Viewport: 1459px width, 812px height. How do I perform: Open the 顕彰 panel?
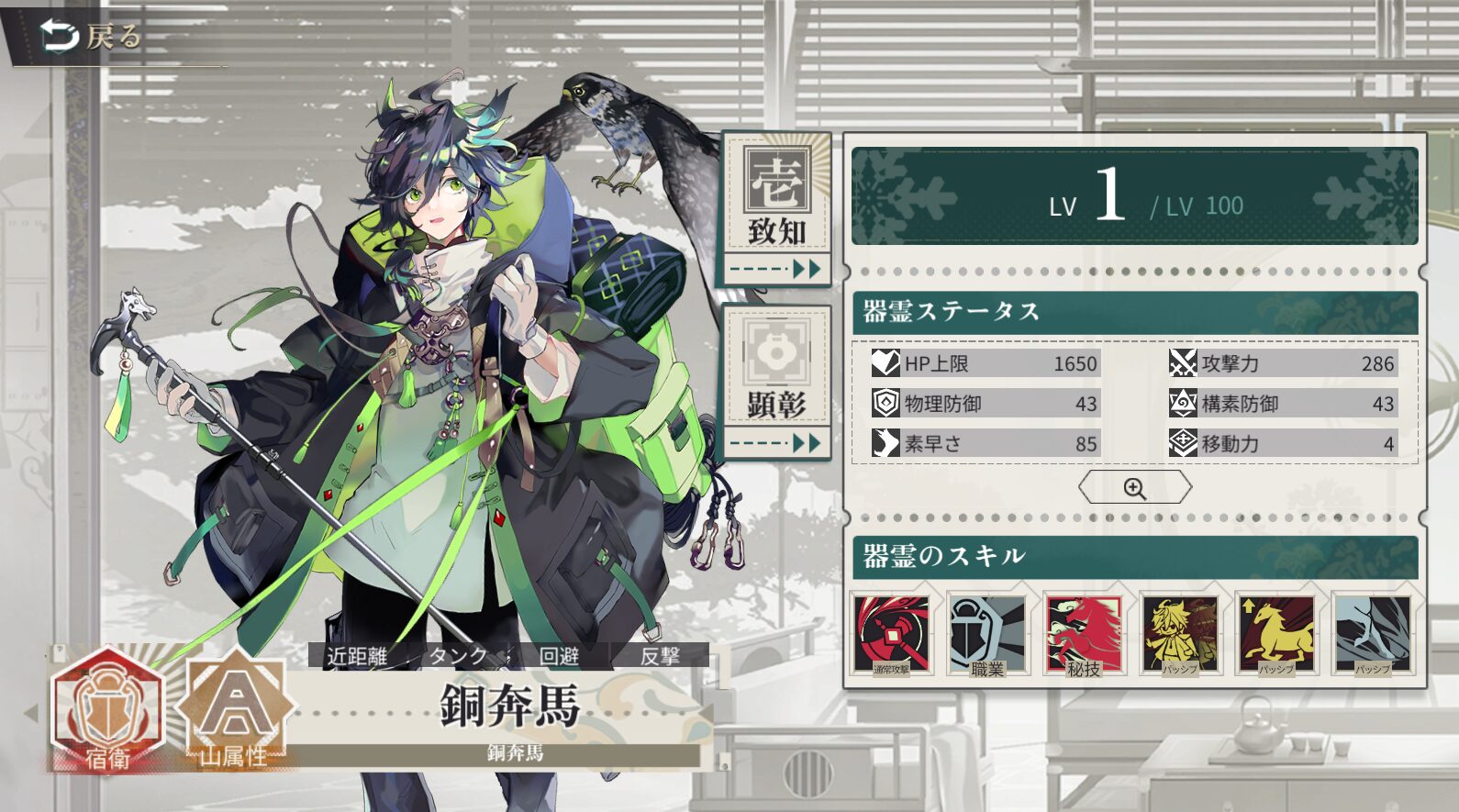tap(776, 381)
